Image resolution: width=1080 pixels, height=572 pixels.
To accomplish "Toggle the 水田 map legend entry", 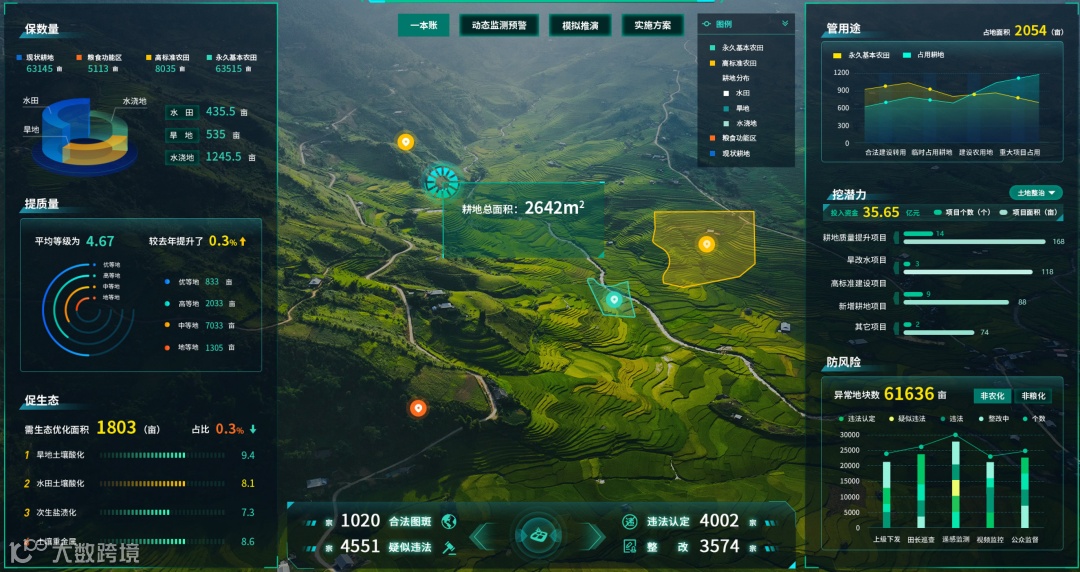I will pyautogui.click(x=742, y=93).
